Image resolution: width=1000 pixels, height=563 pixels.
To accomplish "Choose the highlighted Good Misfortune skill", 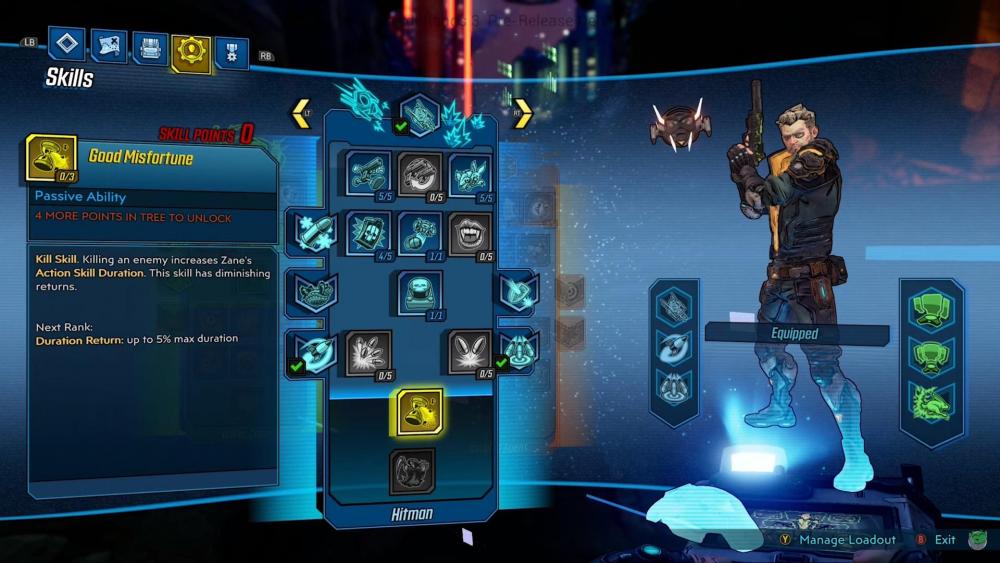I will pos(420,411).
